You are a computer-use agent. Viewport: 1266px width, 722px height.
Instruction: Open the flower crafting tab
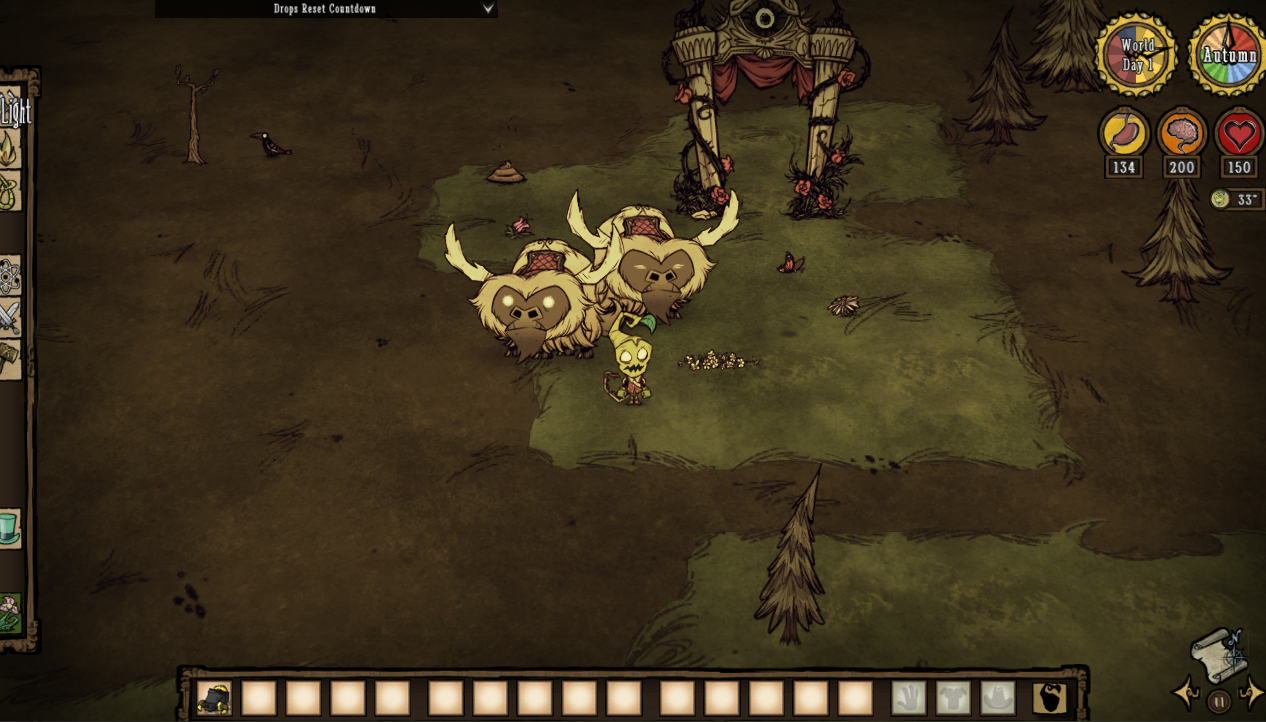[8, 612]
